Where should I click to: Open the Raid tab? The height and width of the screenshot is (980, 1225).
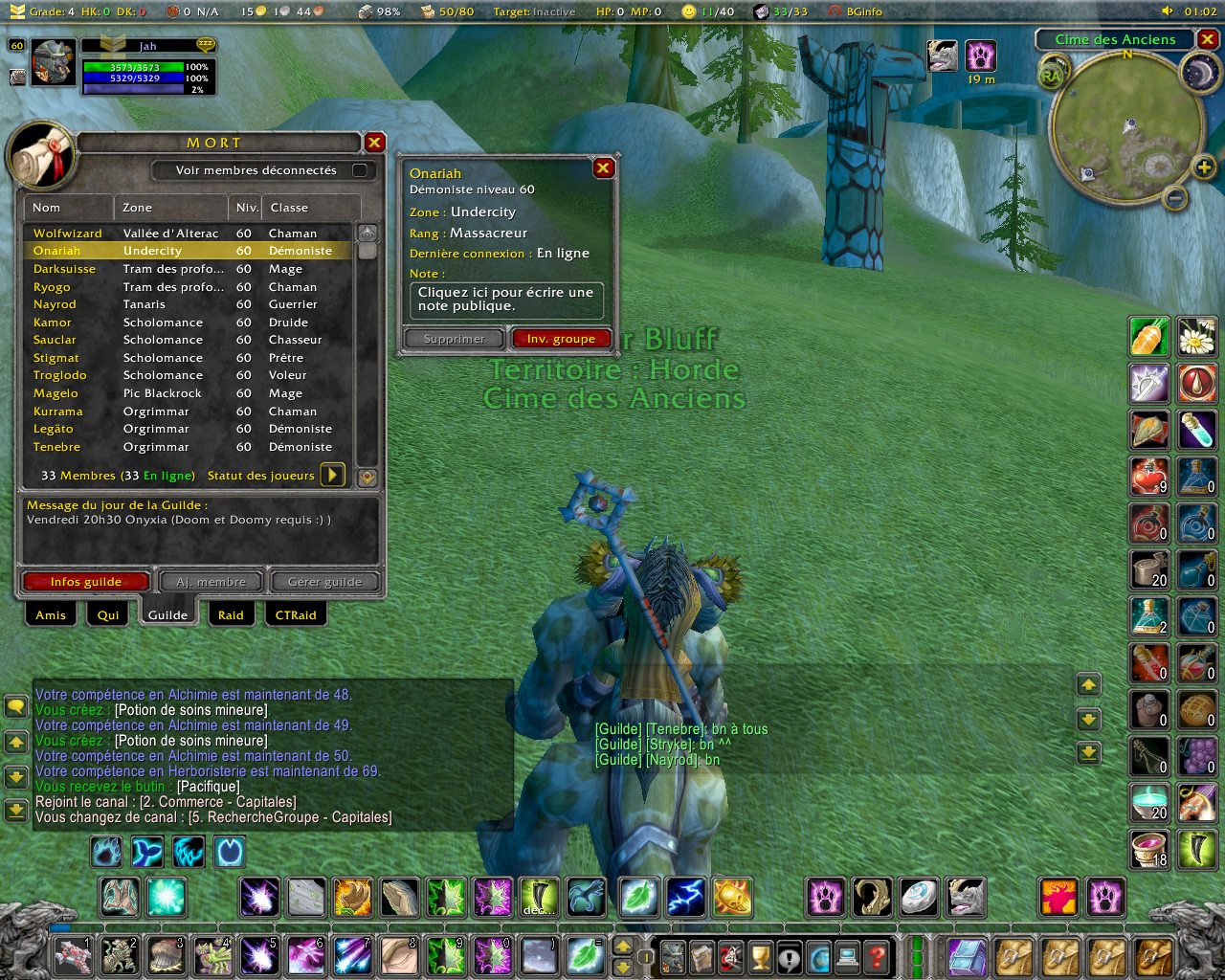point(231,615)
